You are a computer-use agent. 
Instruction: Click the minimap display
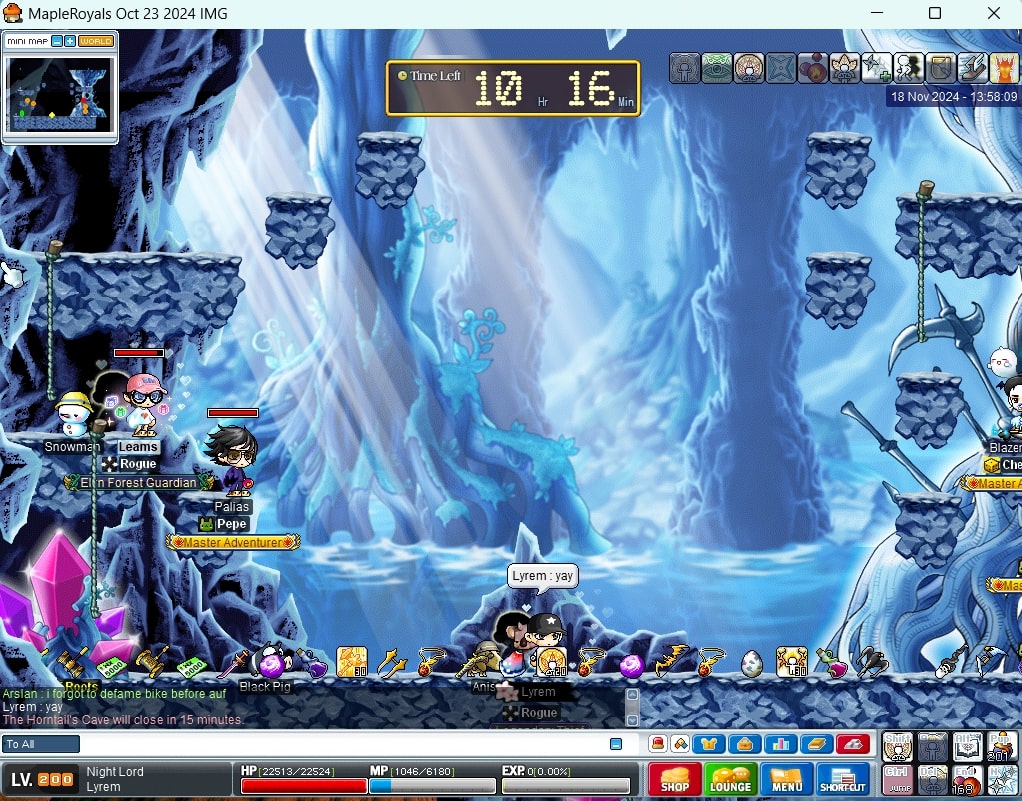pyautogui.click(x=60, y=94)
